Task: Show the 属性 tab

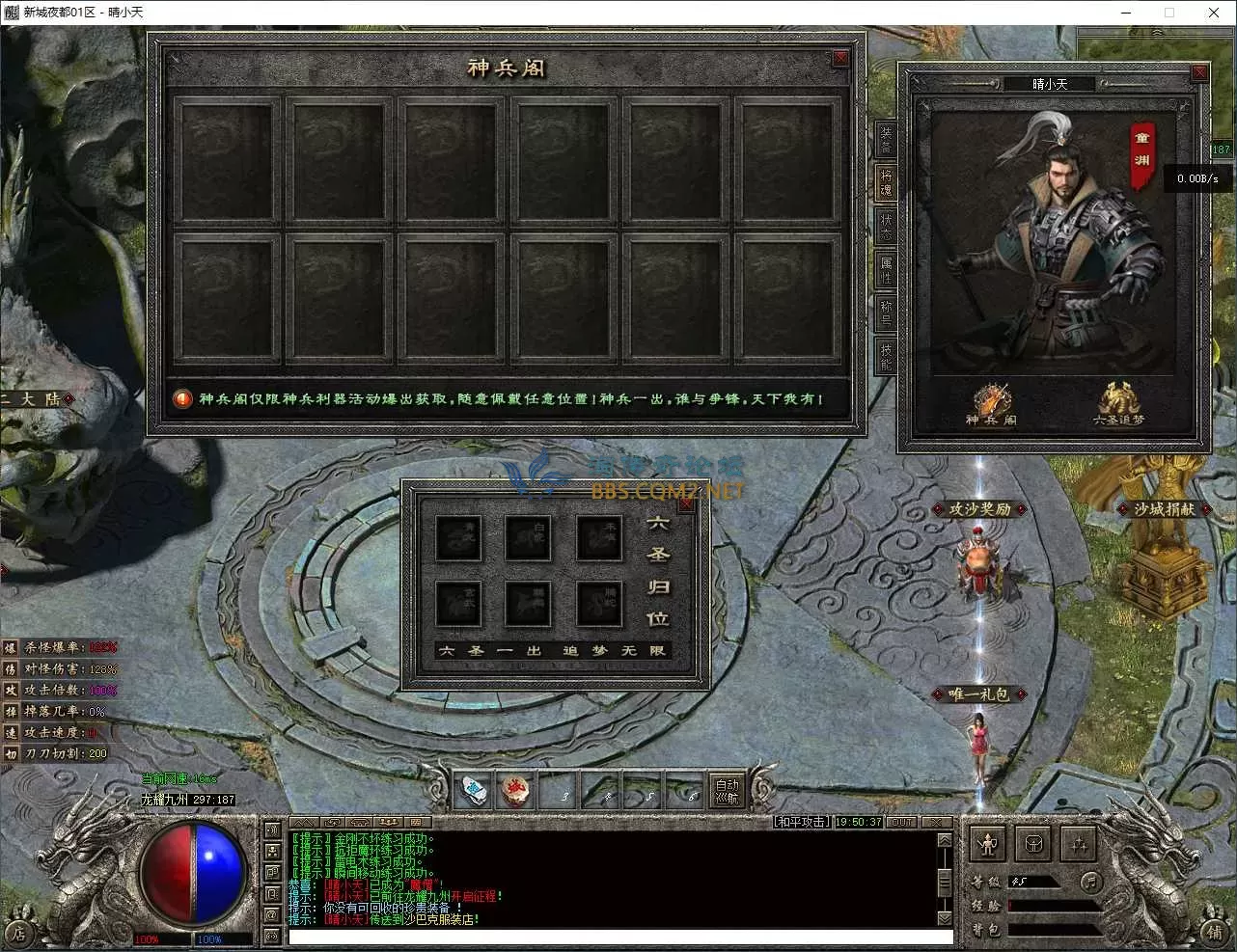Action: point(886,270)
